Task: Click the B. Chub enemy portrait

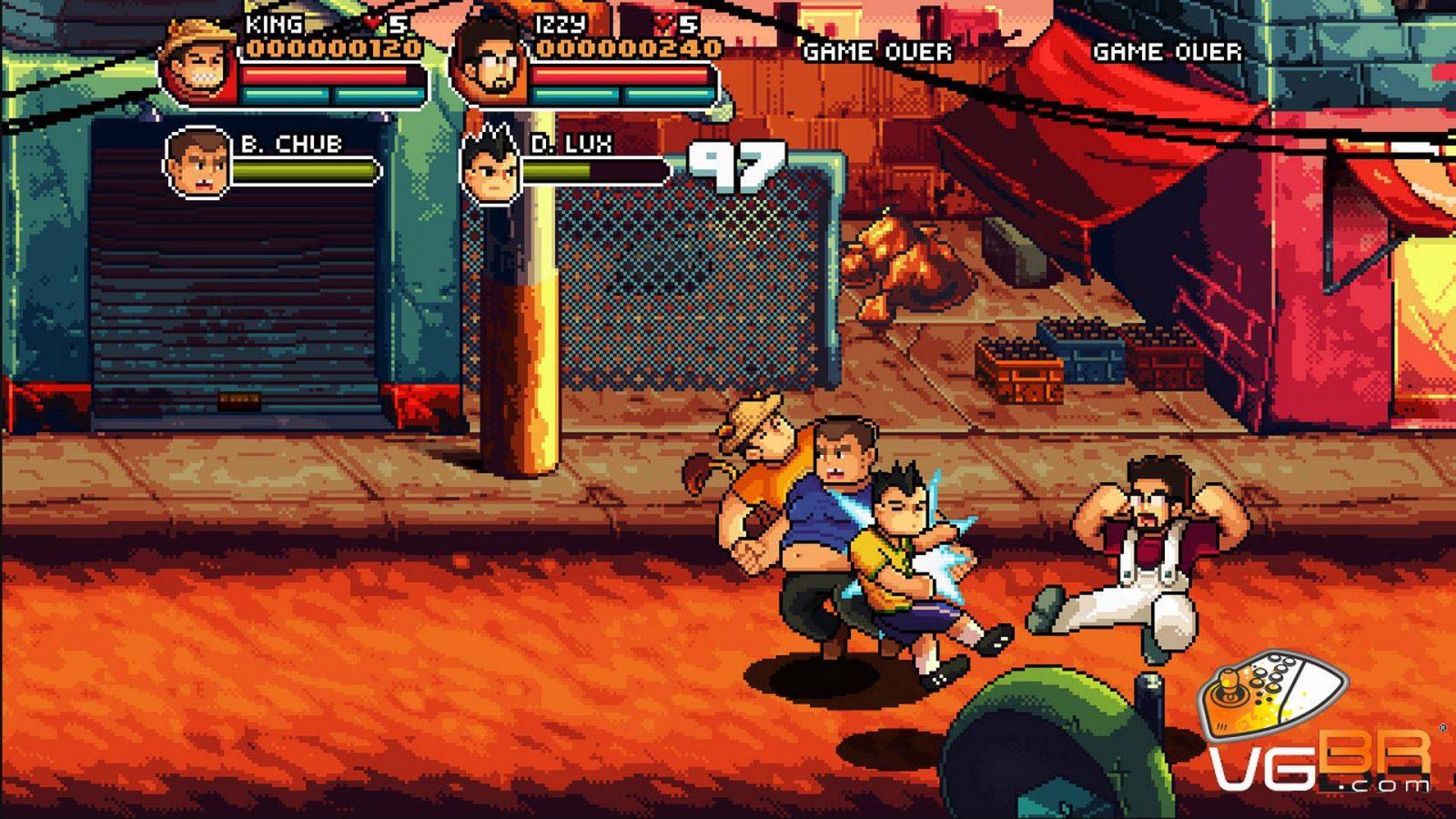Action: coord(198,164)
